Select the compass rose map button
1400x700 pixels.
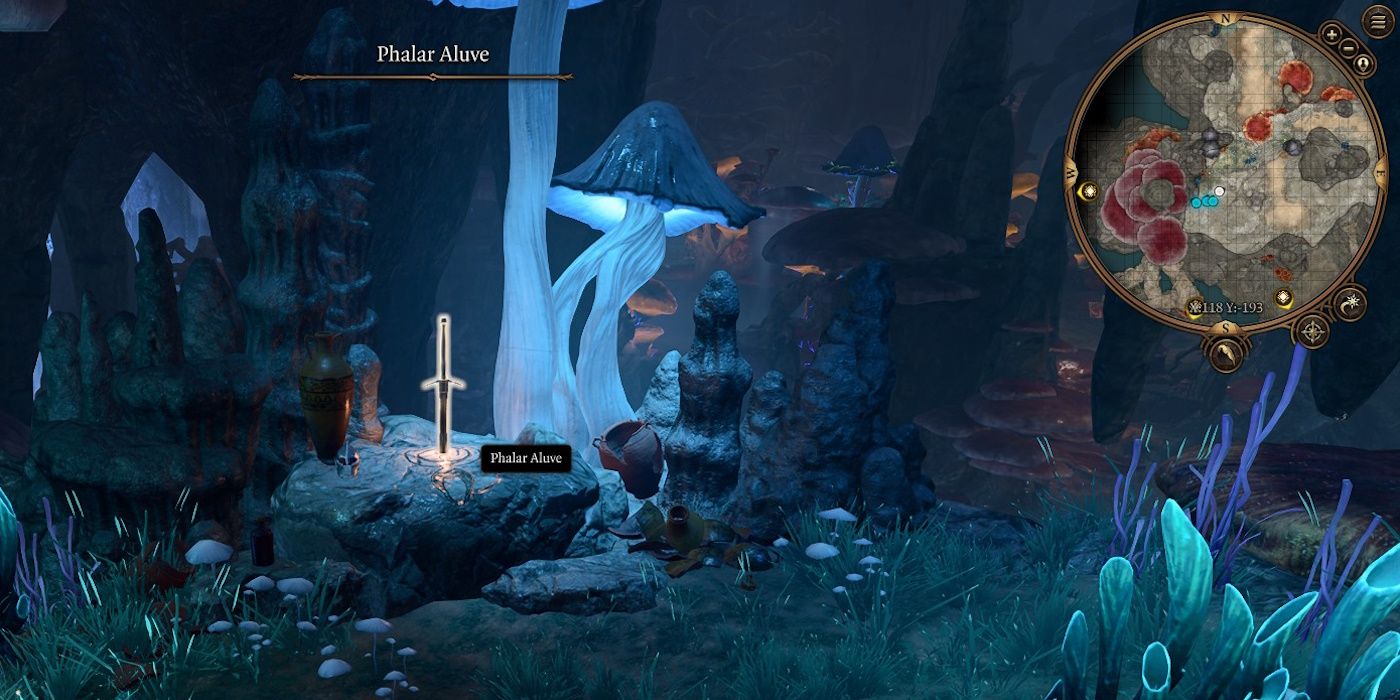tap(1311, 331)
